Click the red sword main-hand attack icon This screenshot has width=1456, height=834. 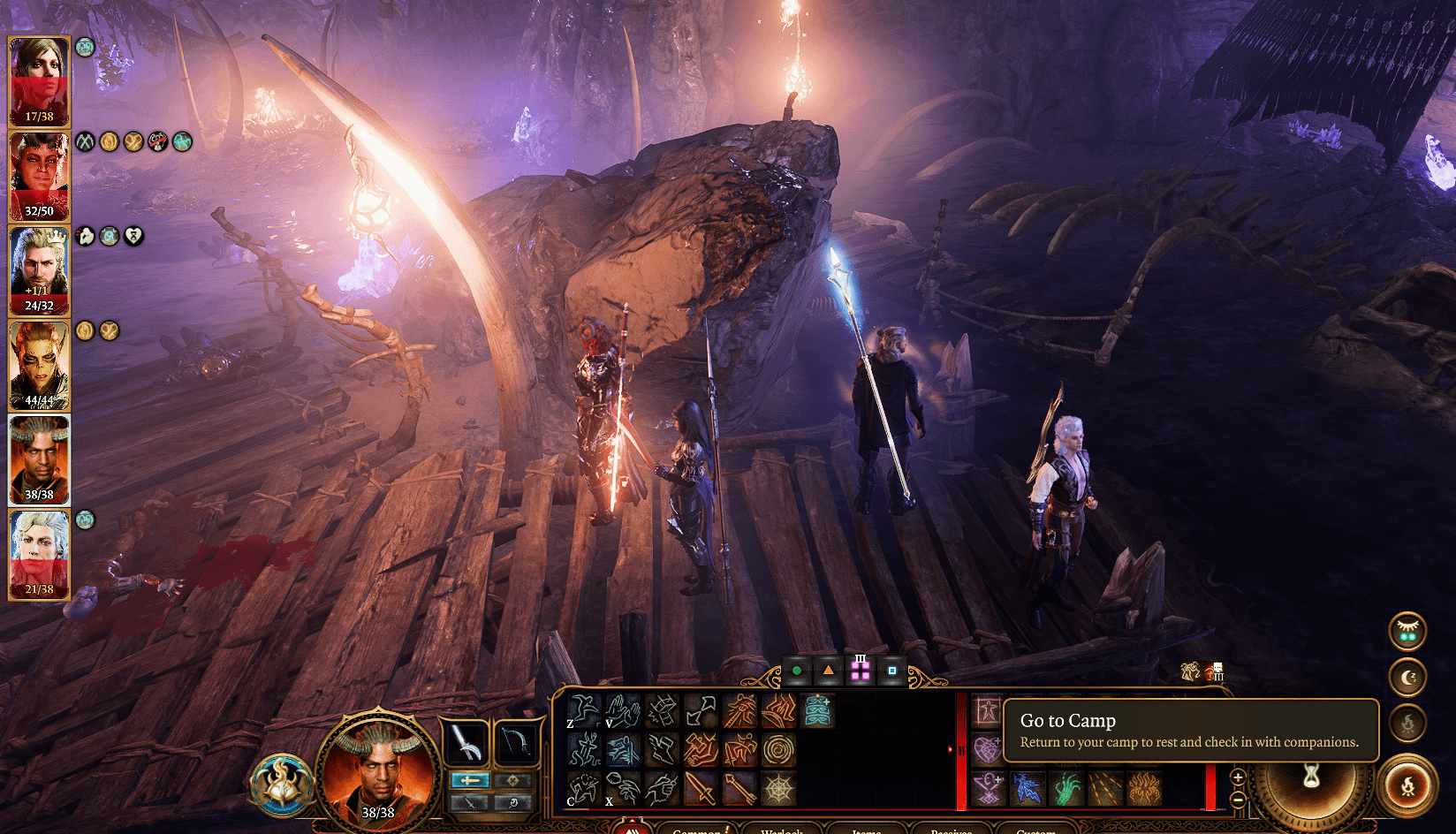coord(701,789)
